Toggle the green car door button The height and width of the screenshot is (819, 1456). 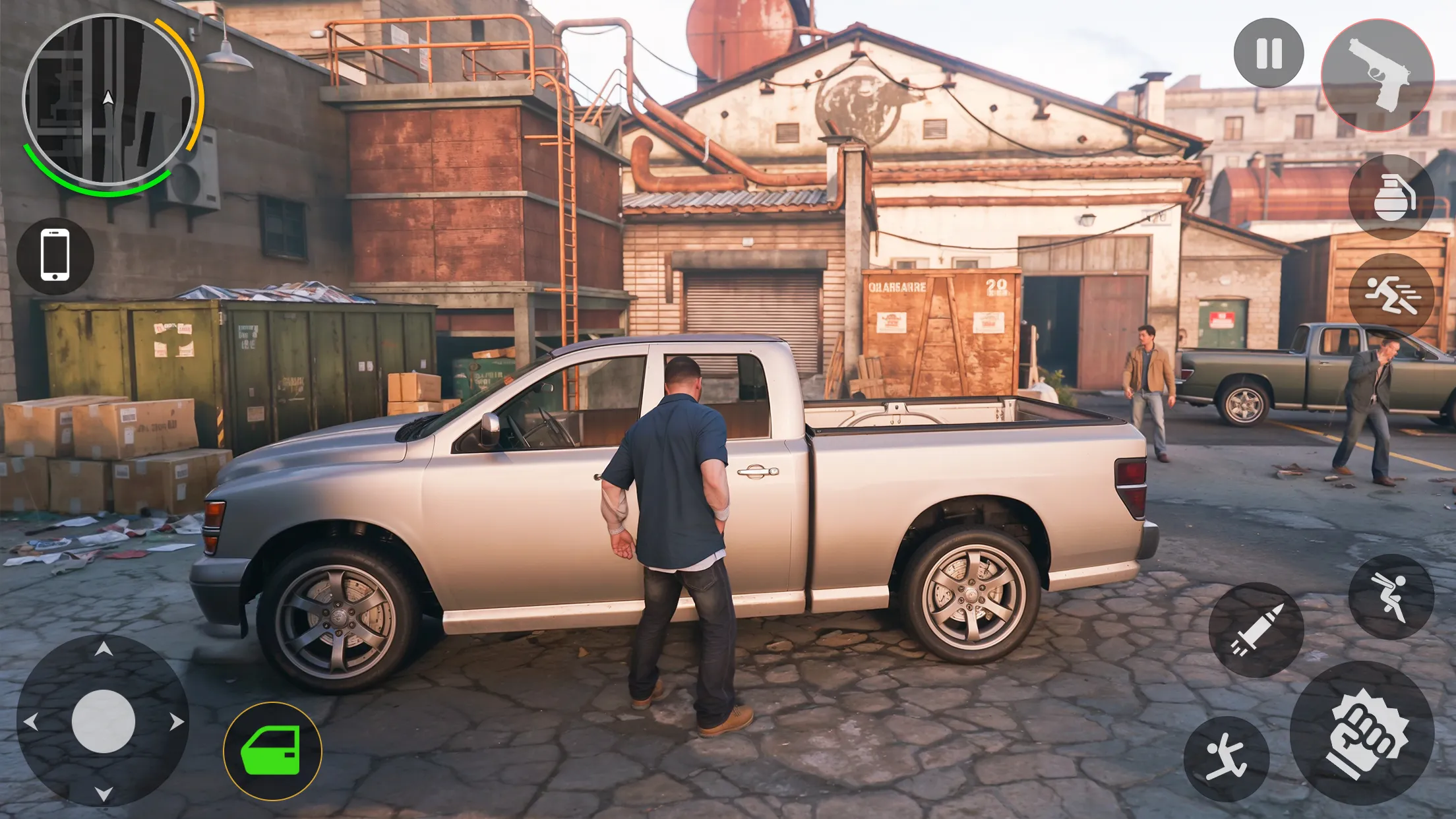coord(270,748)
